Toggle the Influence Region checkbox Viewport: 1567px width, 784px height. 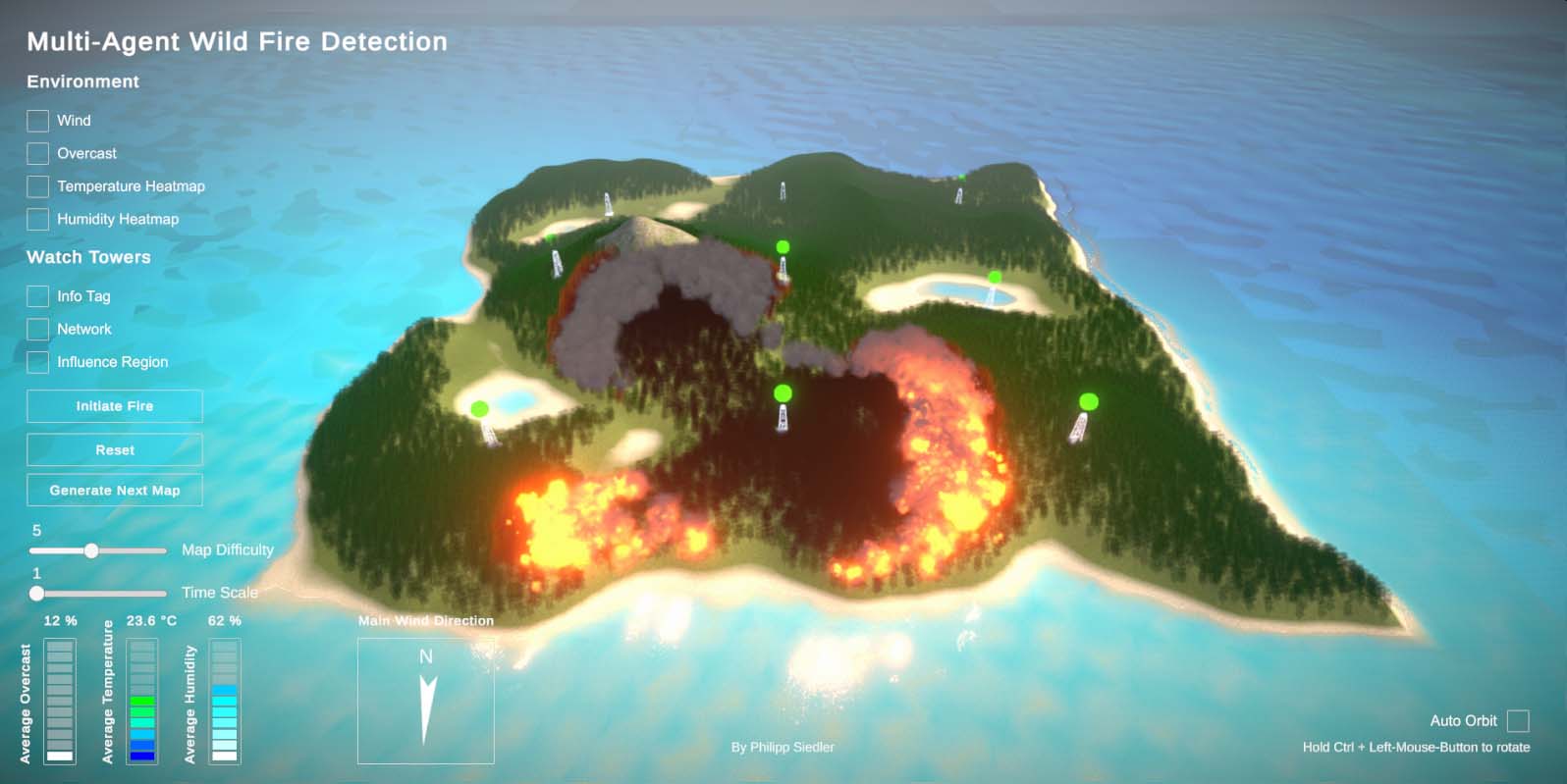37,362
